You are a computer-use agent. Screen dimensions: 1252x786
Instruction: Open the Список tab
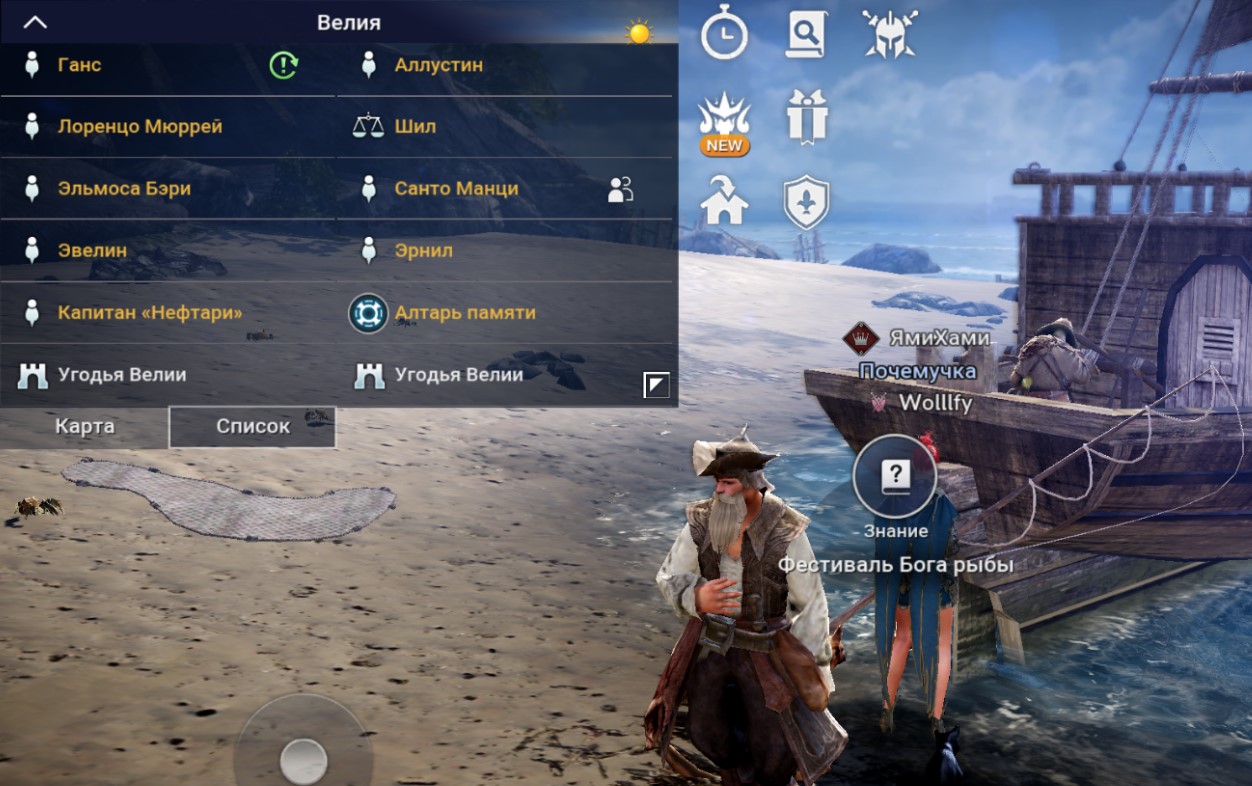click(x=253, y=426)
